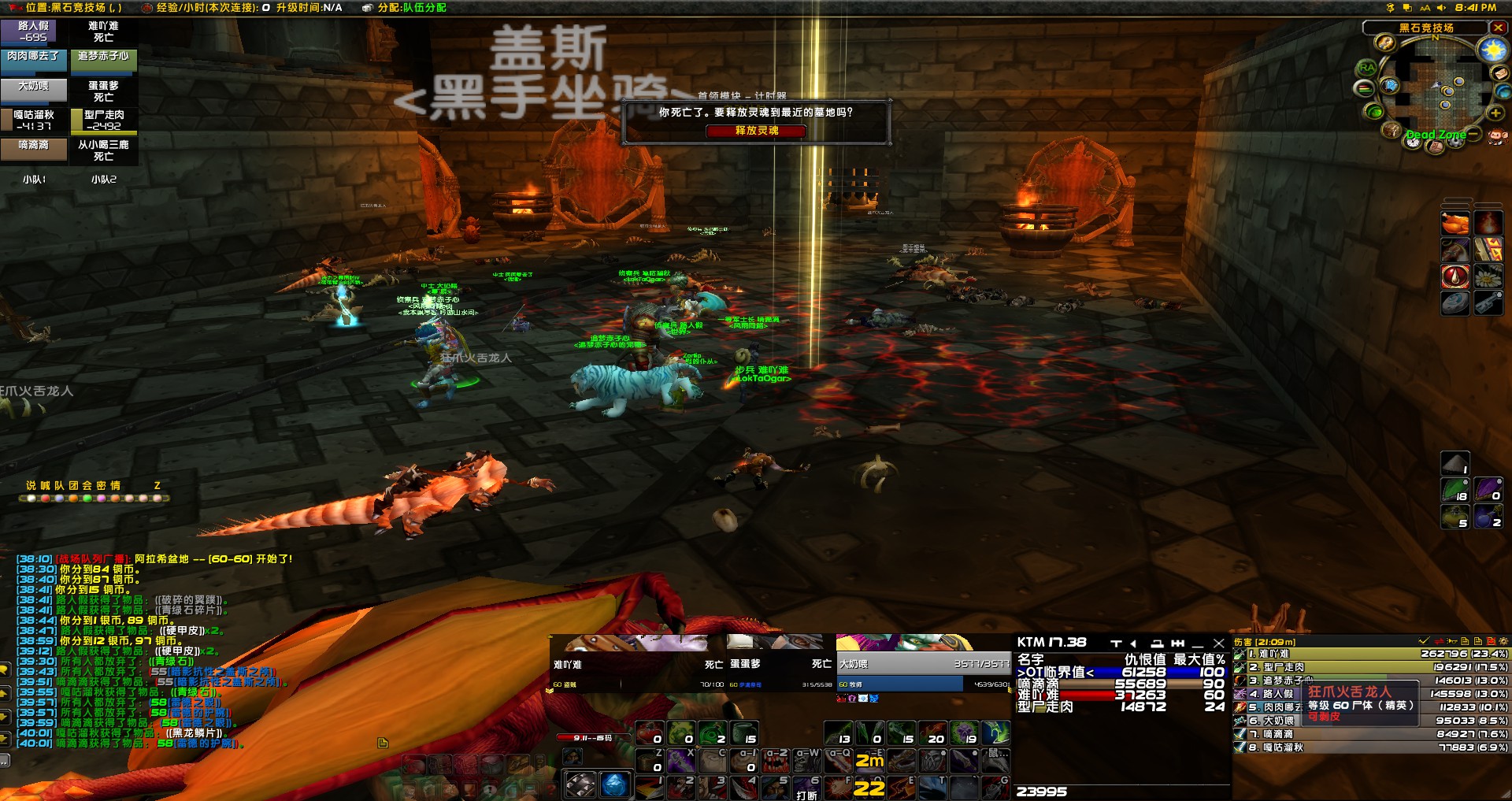Click the monkey companion icon at the minimap corner
Screen dimensions: 1512x801
click(1499, 135)
